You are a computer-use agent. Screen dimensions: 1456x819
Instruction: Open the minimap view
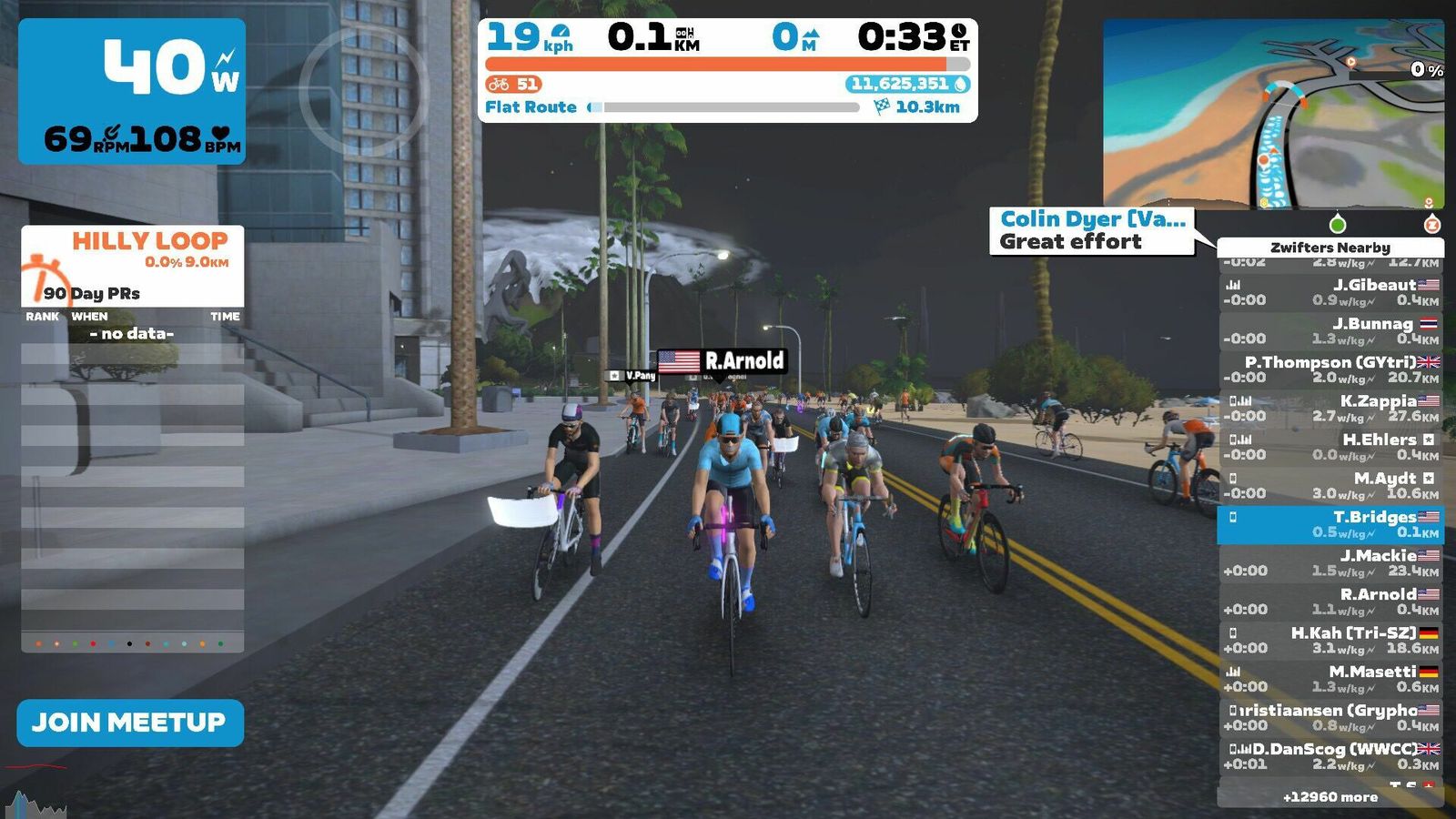tap(1272, 114)
